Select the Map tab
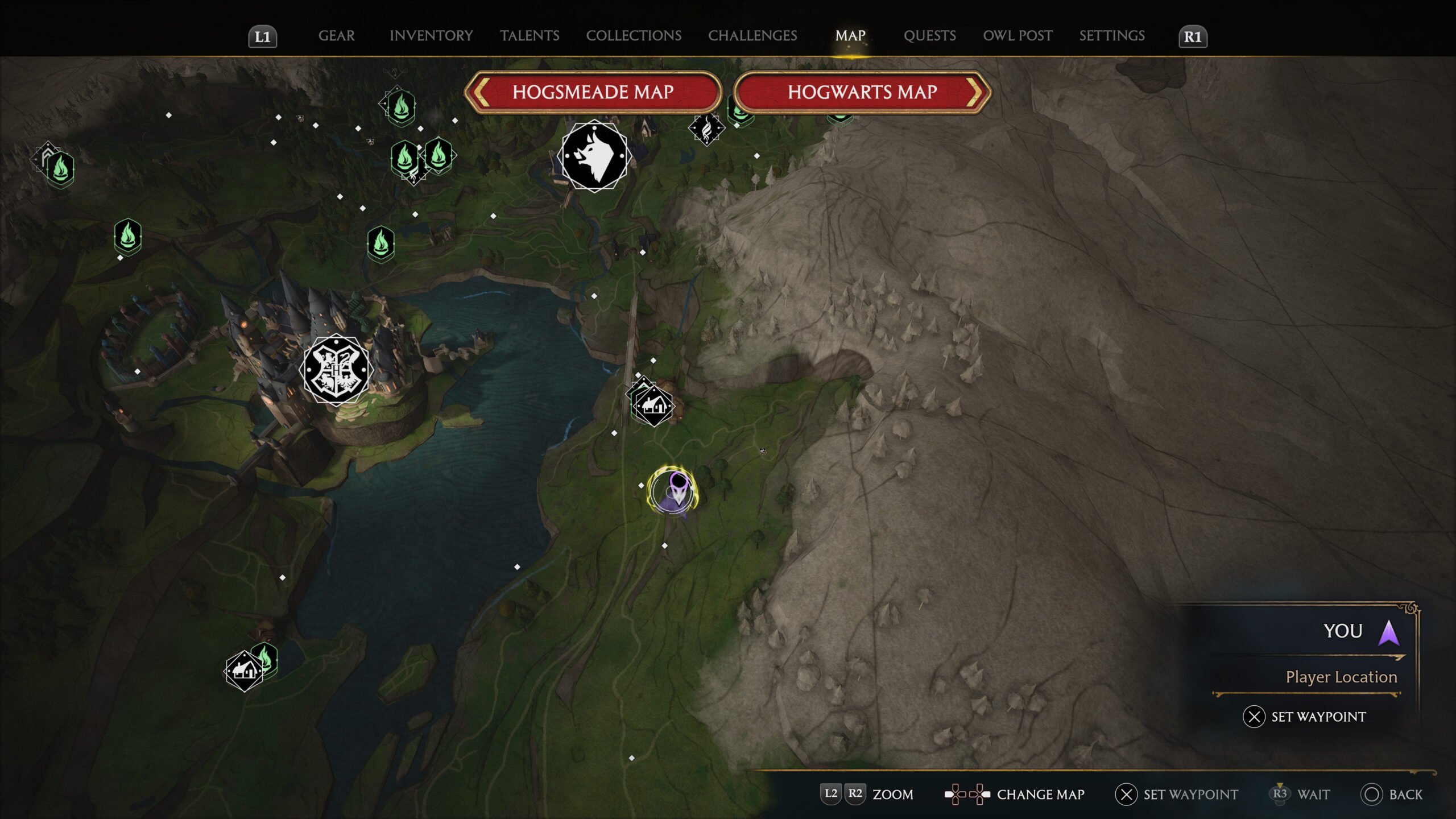 [x=850, y=36]
